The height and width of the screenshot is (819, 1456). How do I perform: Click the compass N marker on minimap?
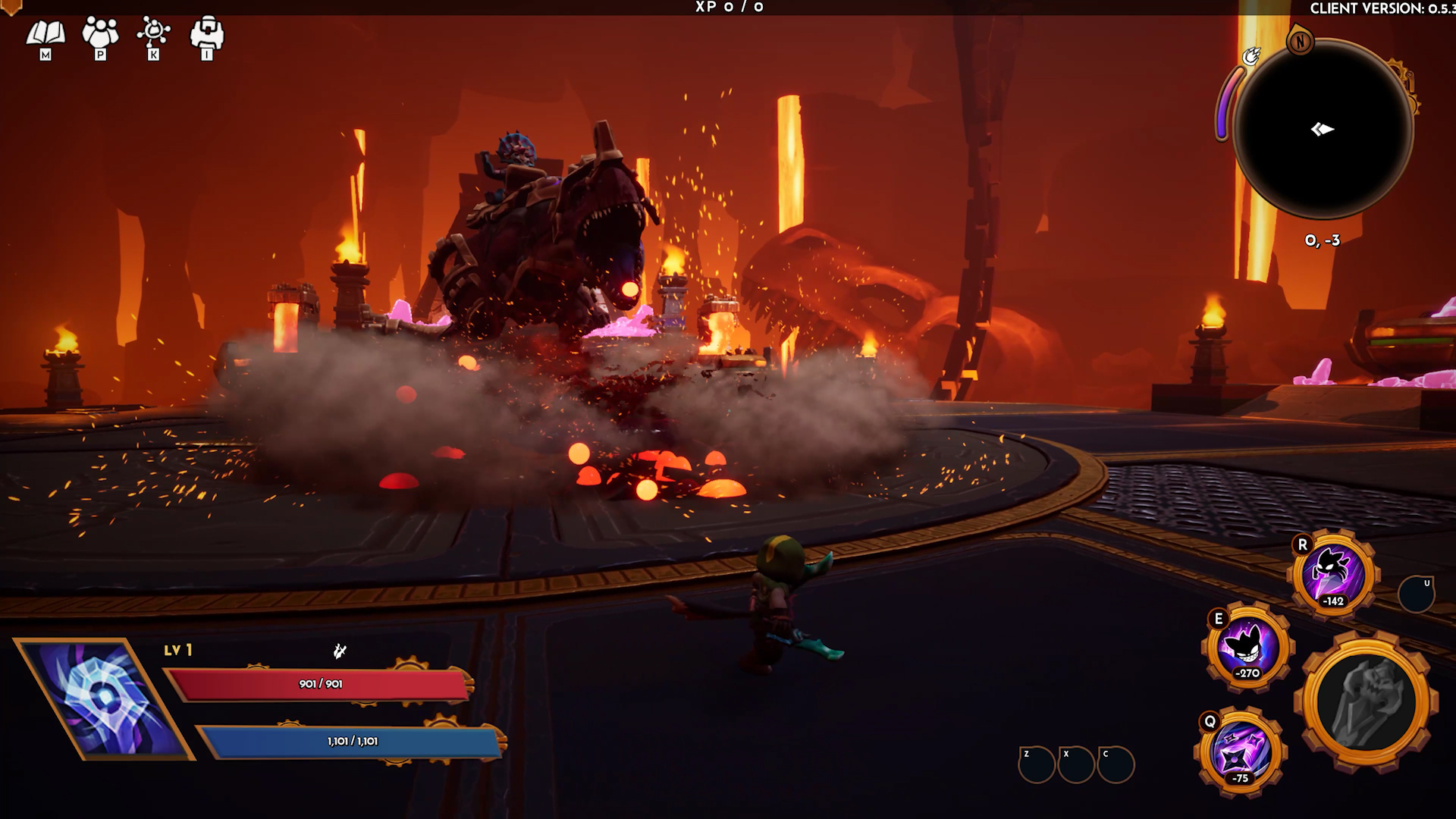click(x=1301, y=44)
